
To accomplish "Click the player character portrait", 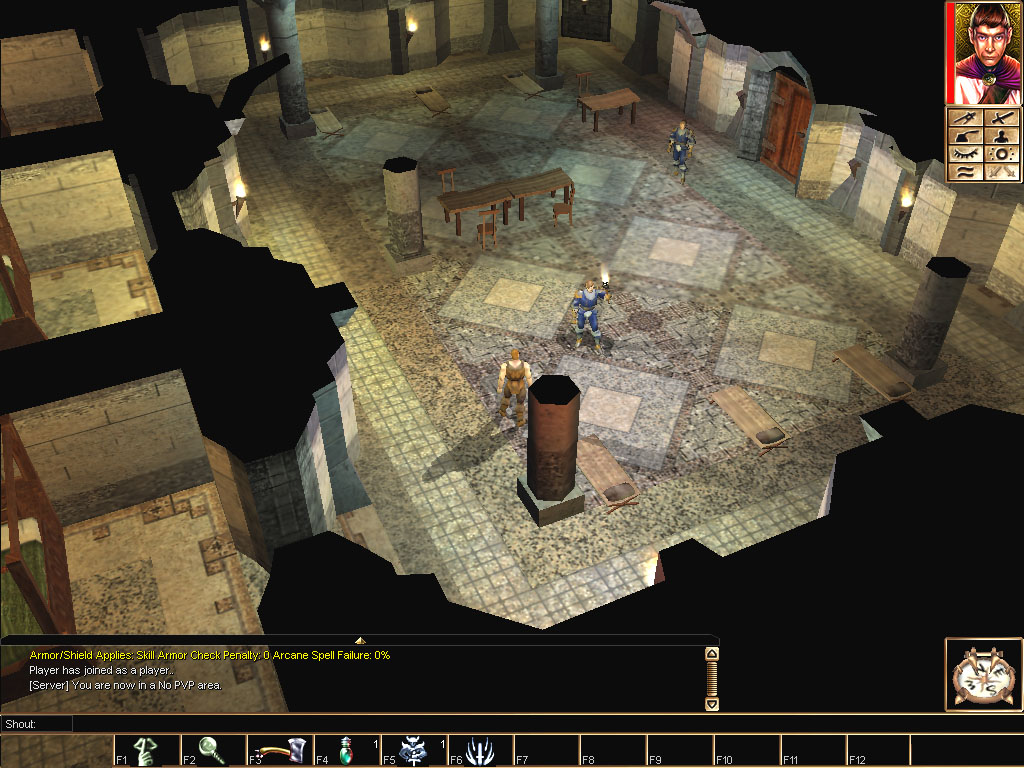I will [x=984, y=53].
